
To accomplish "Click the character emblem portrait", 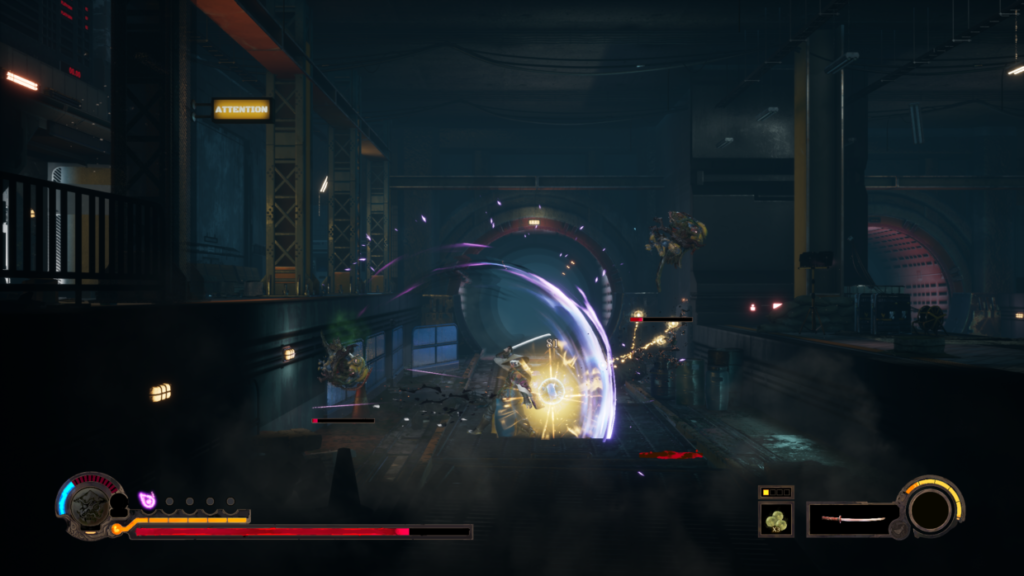I will (x=91, y=506).
